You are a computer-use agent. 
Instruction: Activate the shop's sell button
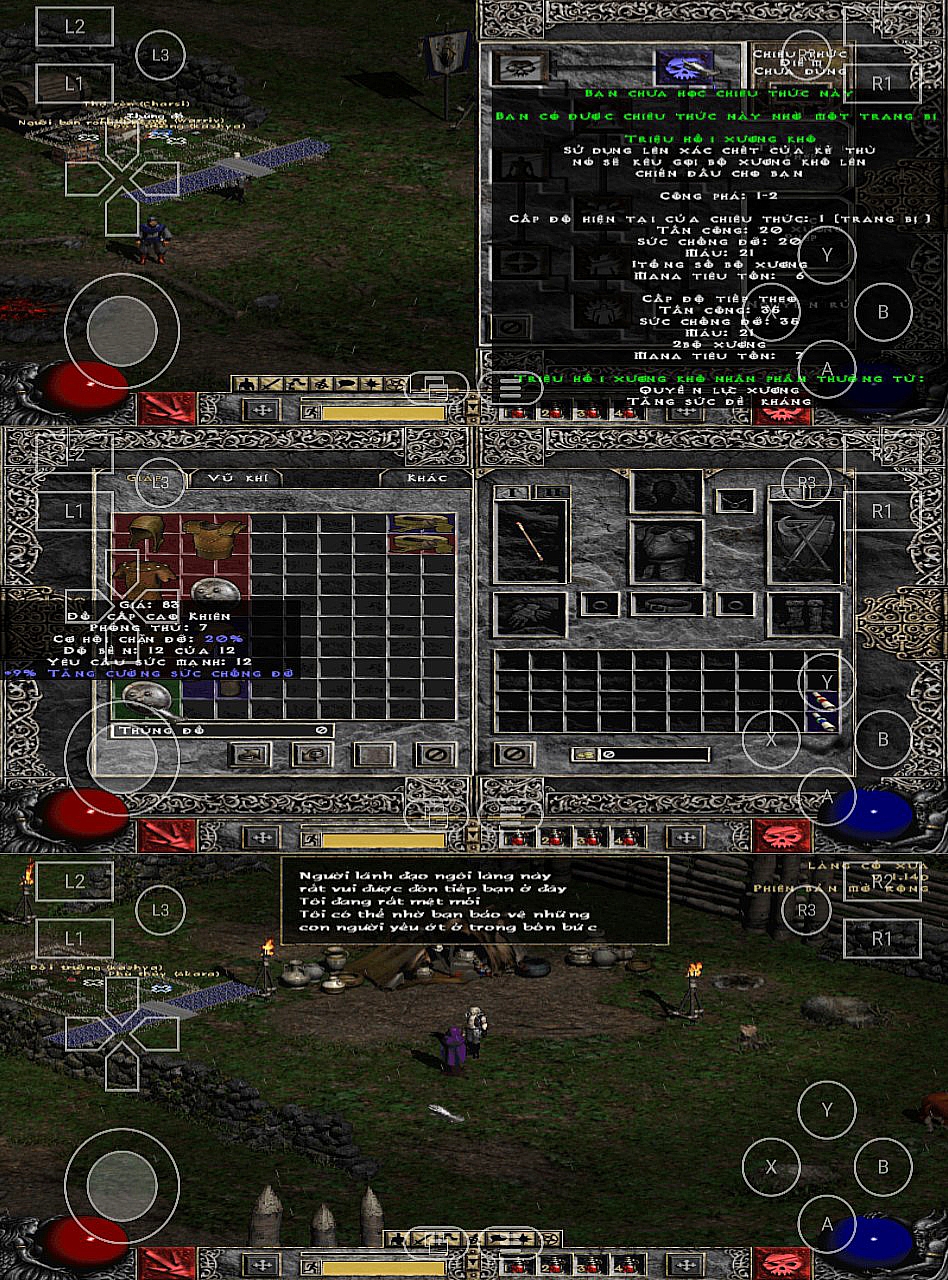pyautogui.click(x=311, y=754)
